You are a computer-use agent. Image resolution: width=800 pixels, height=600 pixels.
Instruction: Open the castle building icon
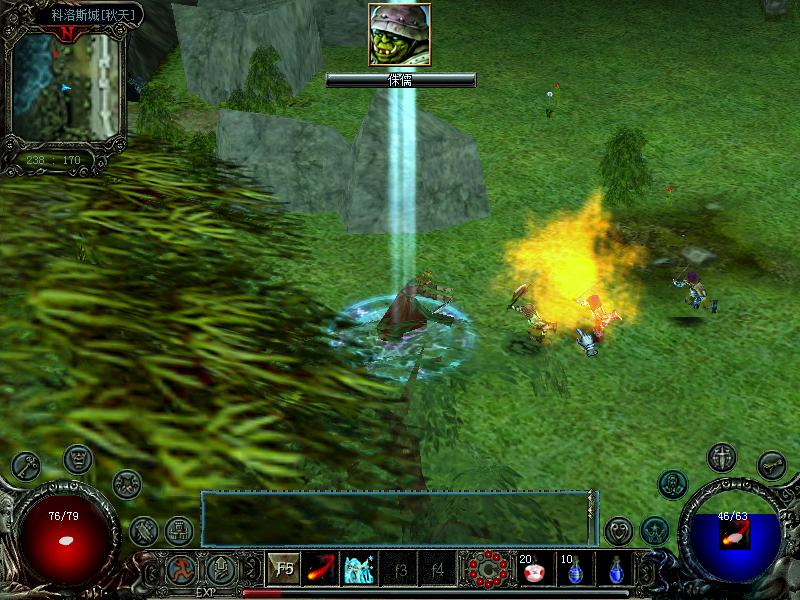click(179, 529)
